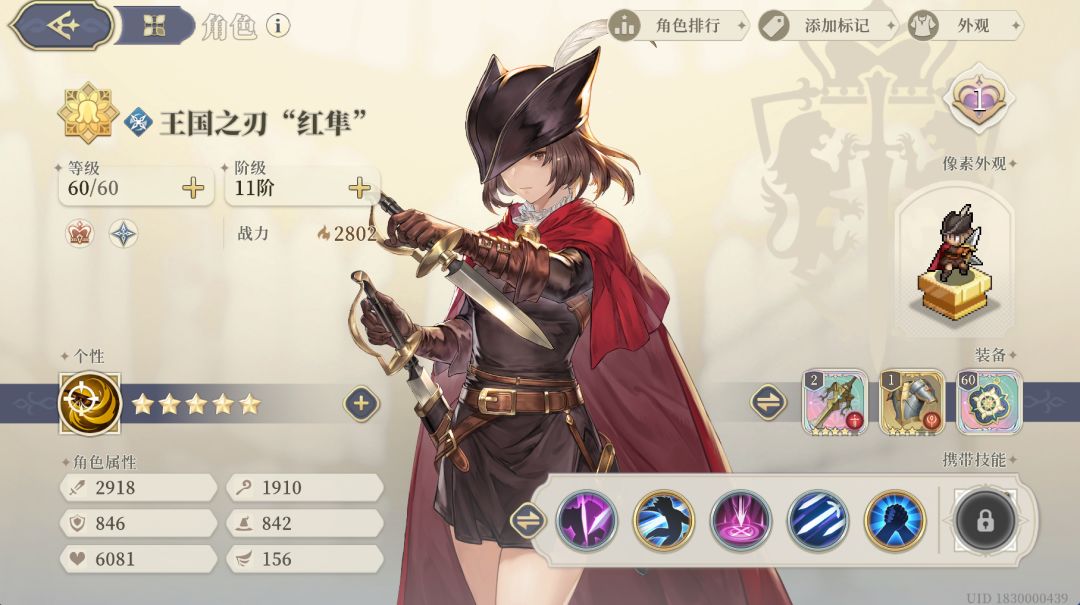Tap the plus next to 11阶 rank
The height and width of the screenshot is (605, 1080).
click(x=359, y=188)
